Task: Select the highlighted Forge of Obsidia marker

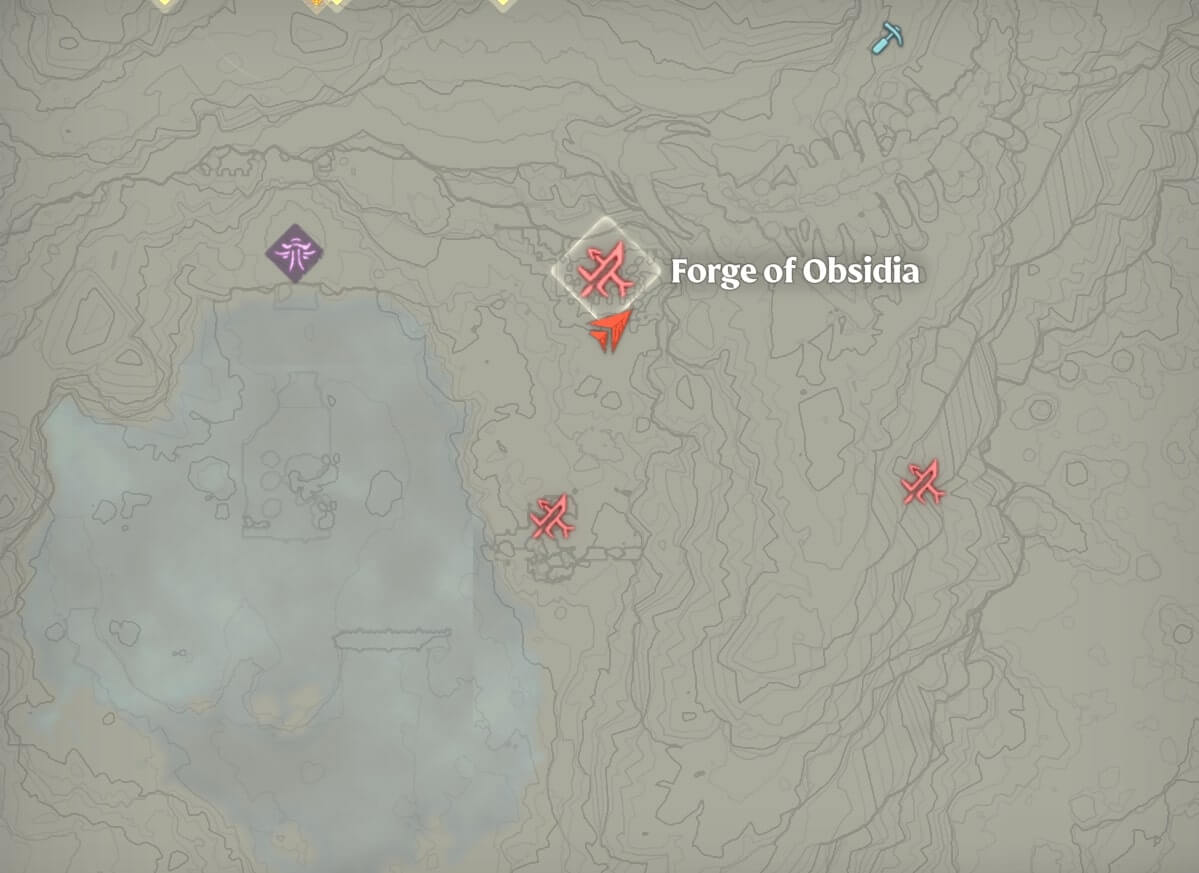Action: point(606,270)
